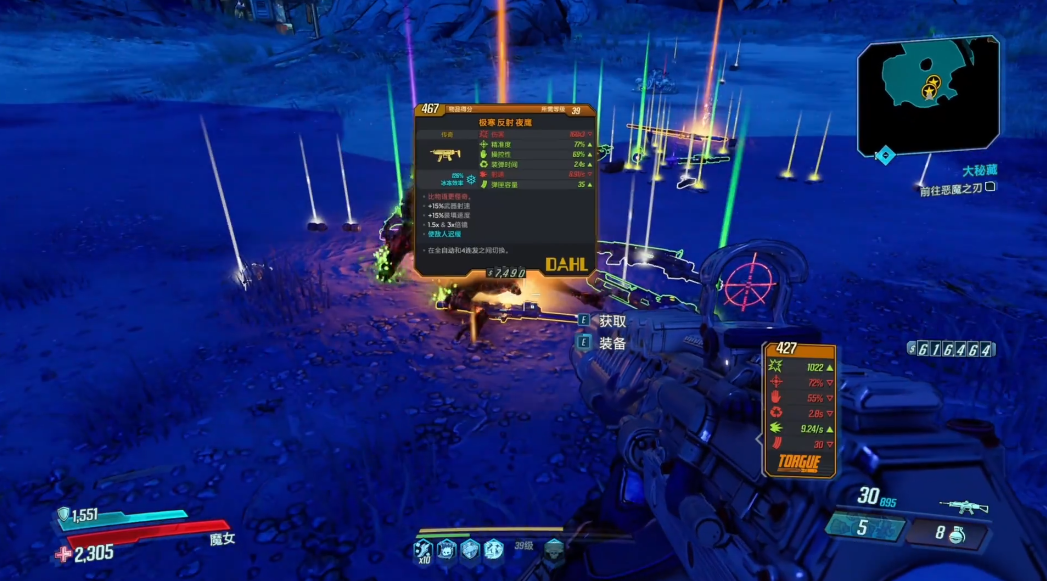1047x581 pixels.
Task: Click the gold weapon thumbnail in item card
Action: pyautogui.click(x=446, y=155)
